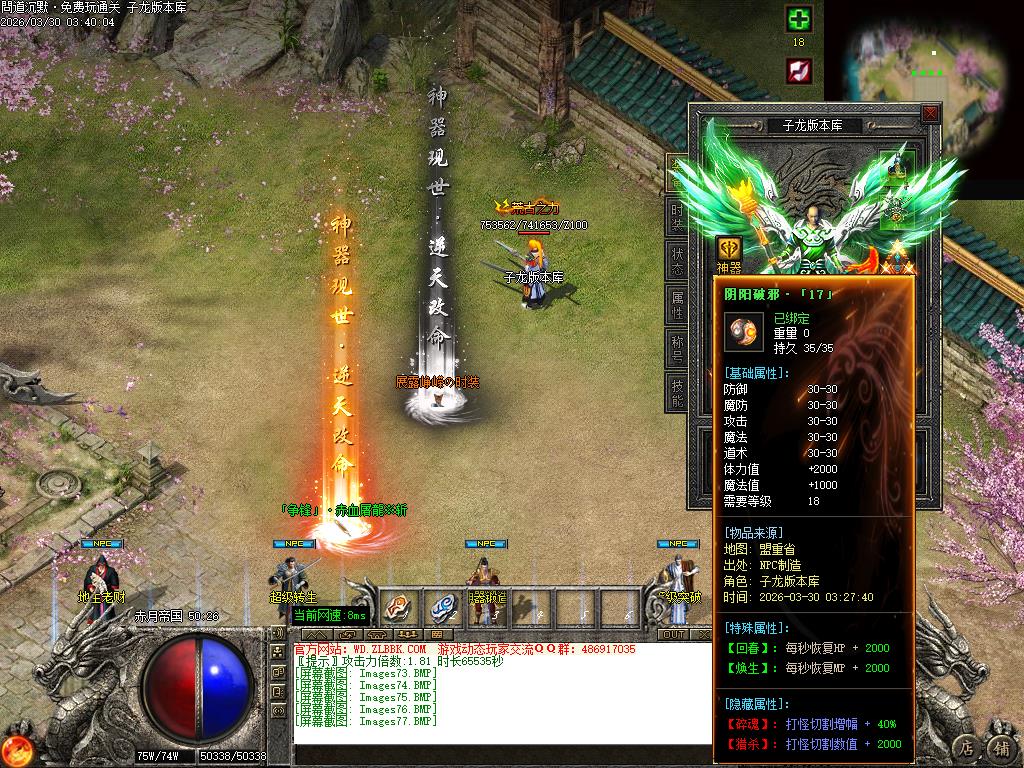Click the green cross healing buff icon
The width and height of the screenshot is (1024, 768).
coord(798,19)
